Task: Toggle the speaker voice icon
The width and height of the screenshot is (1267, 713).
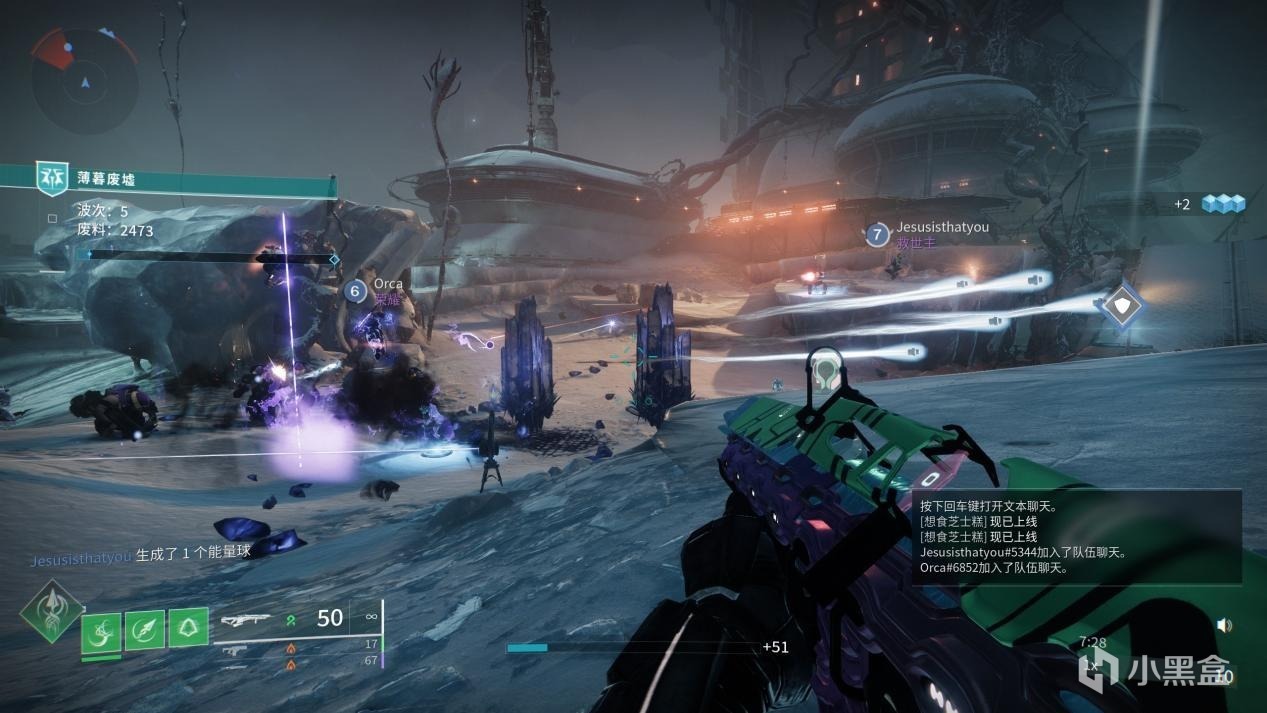Action: click(1224, 626)
